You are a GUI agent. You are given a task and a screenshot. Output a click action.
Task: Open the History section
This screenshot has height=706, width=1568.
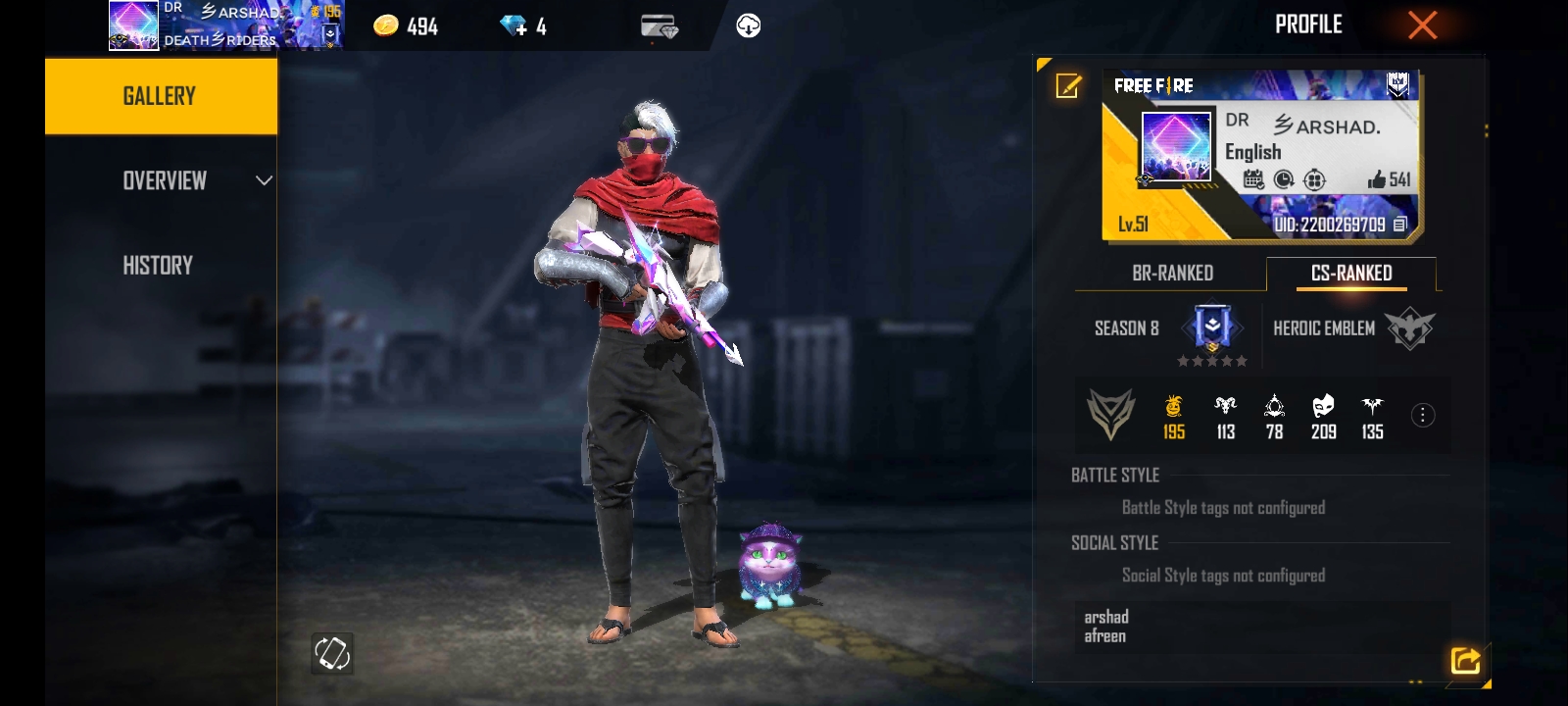[158, 265]
